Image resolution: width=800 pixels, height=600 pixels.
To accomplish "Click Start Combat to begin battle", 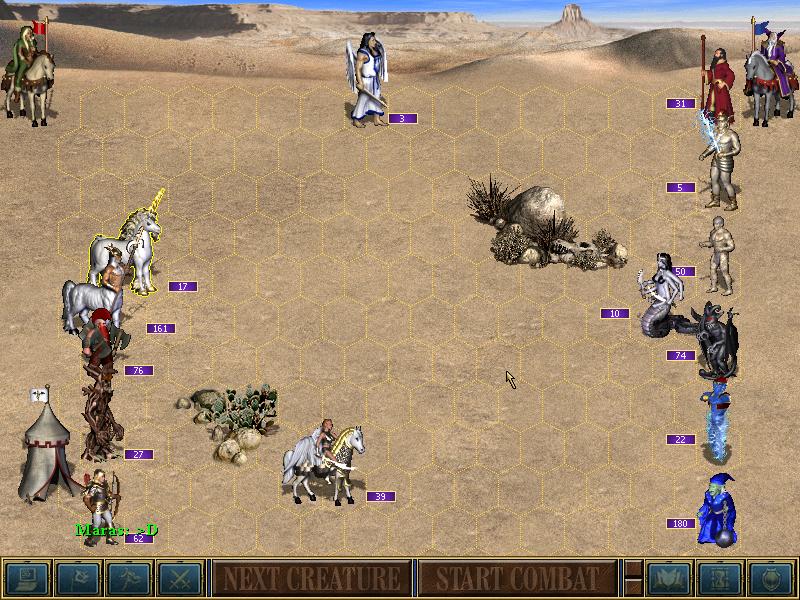I will tap(516, 578).
